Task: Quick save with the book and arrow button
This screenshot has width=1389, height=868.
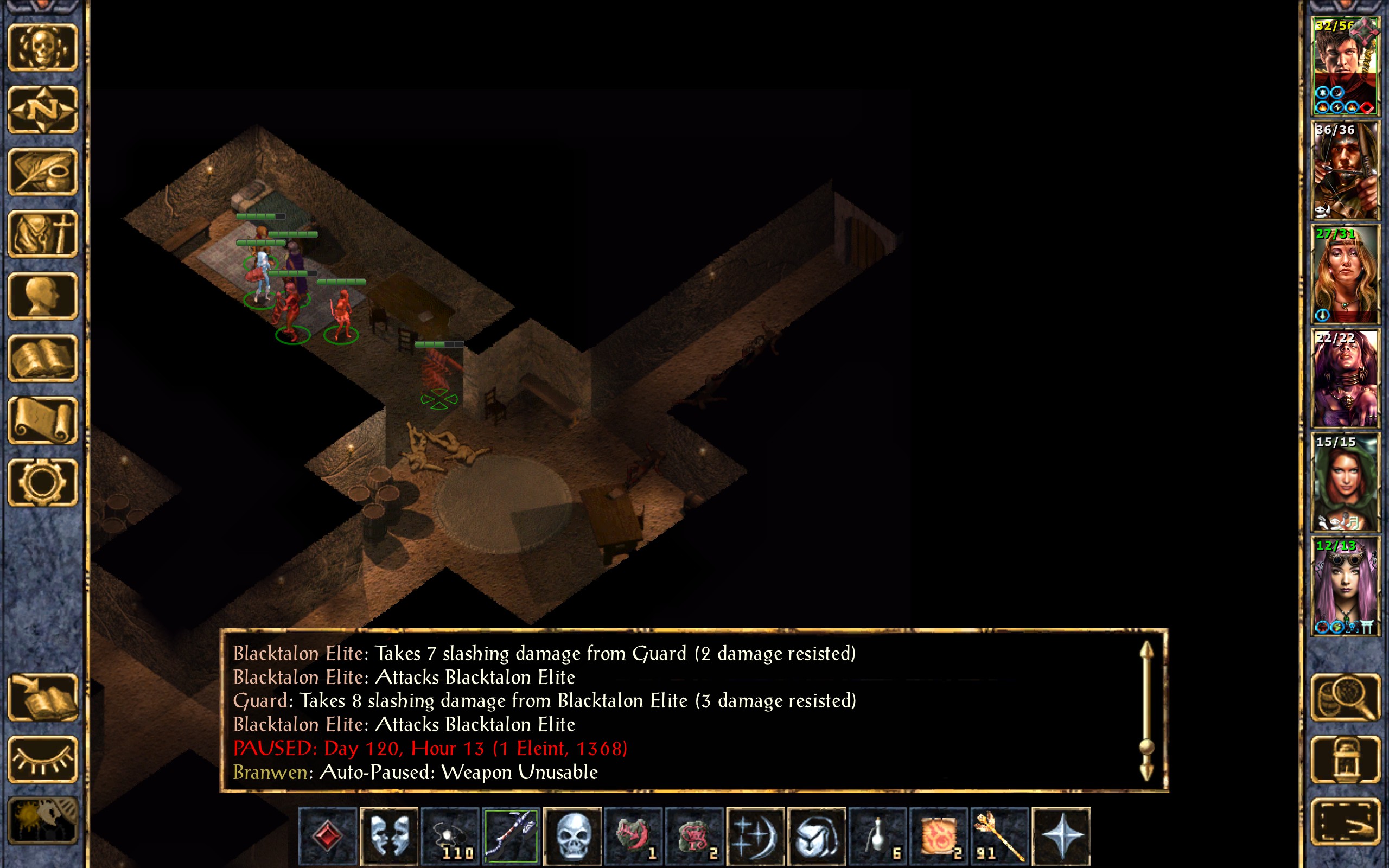Action: pyautogui.click(x=42, y=698)
